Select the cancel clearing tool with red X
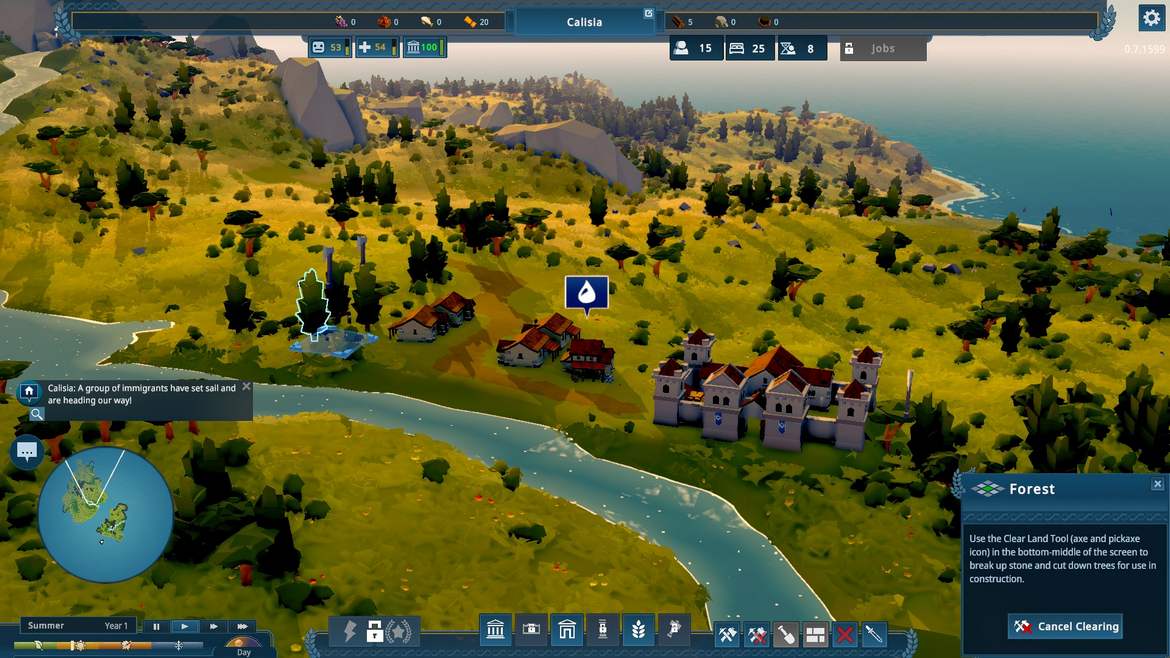 pos(757,634)
